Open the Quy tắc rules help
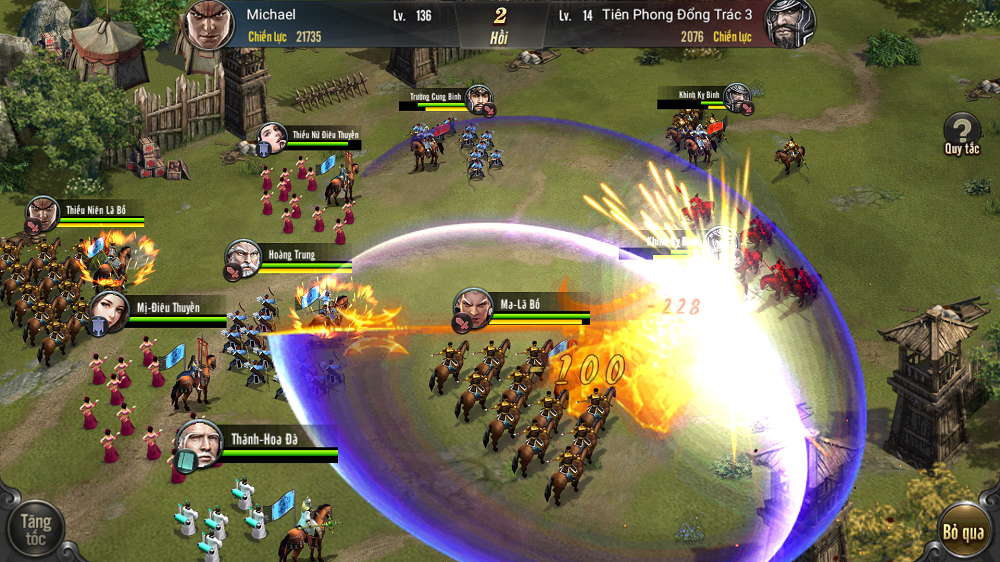Image resolution: width=1000 pixels, height=562 pixels. [x=962, y=131]
